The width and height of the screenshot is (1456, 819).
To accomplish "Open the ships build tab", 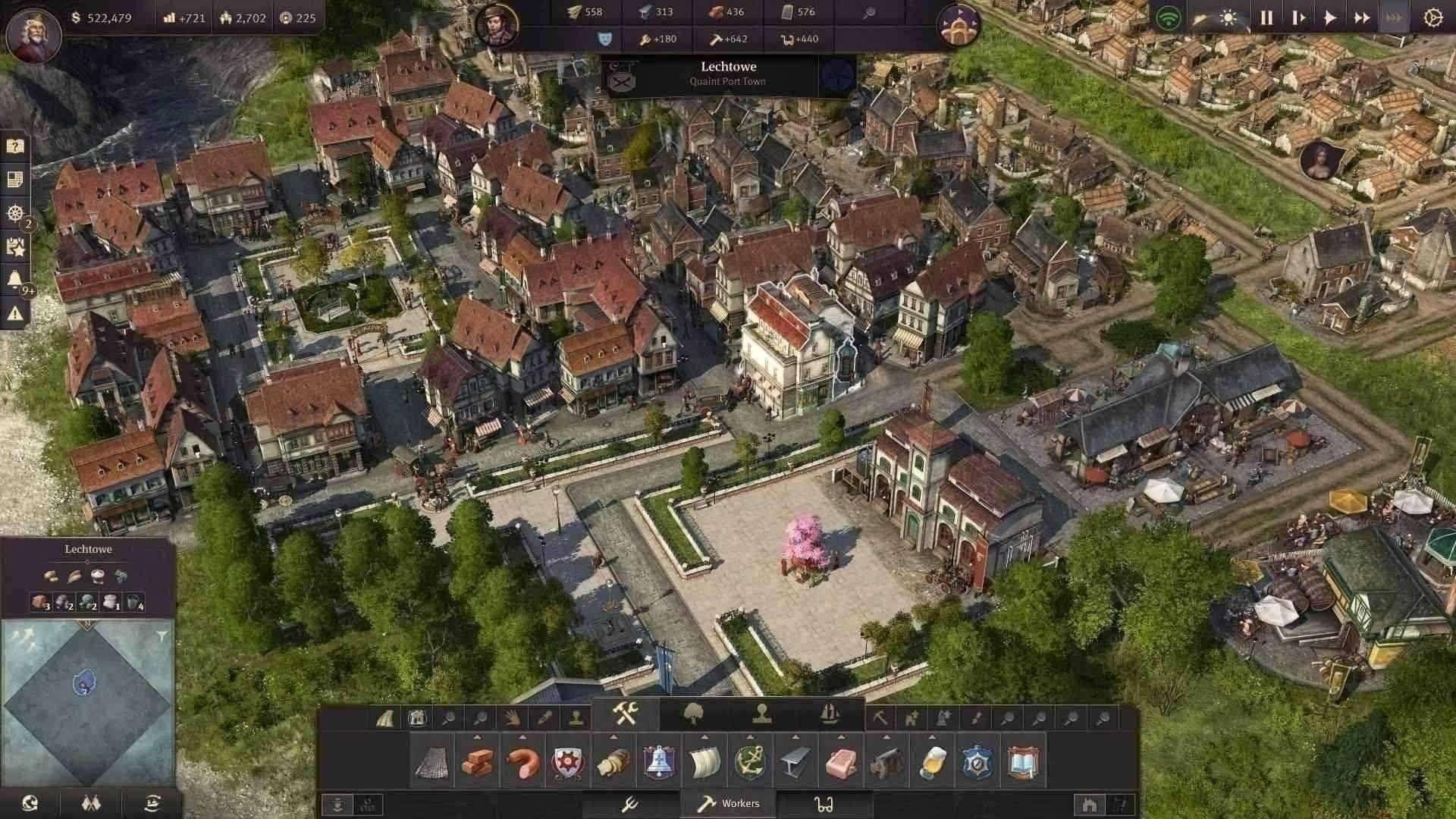I will point(830,714).
